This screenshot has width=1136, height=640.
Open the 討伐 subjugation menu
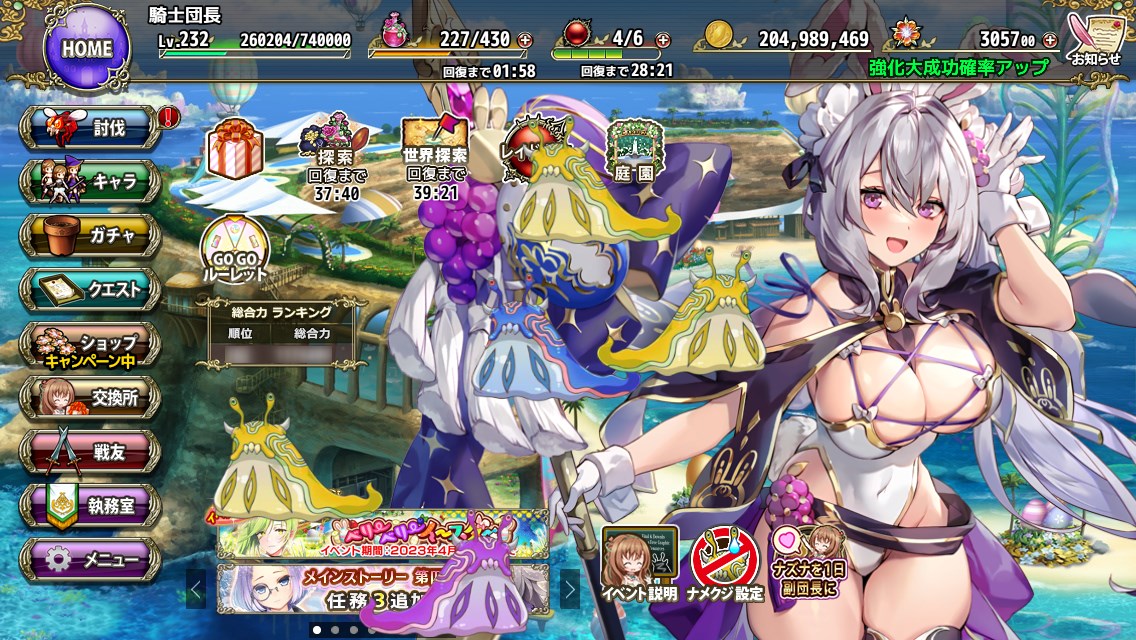(90, 127)
